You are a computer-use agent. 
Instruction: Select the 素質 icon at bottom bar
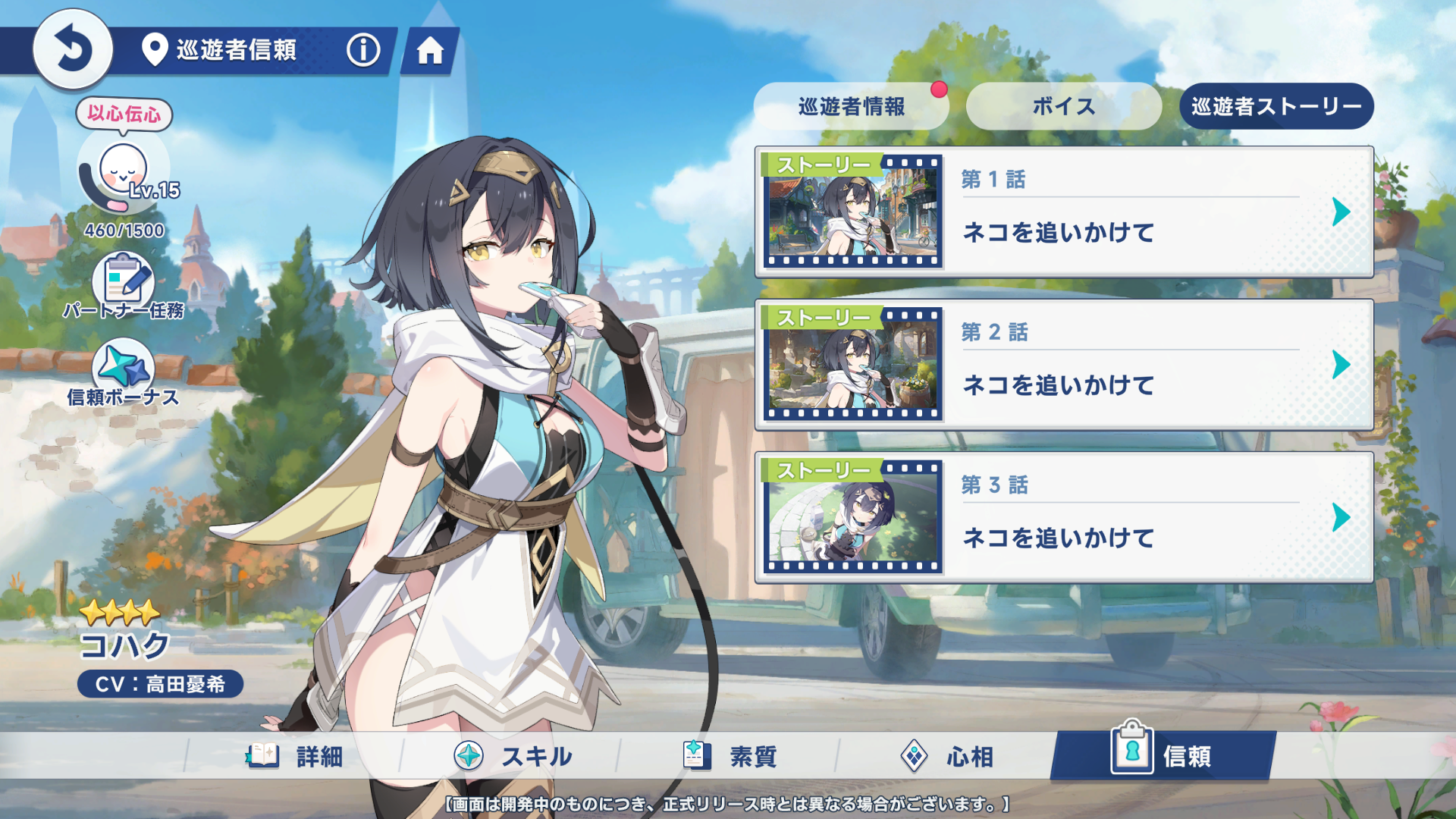[x=696, y=755]
